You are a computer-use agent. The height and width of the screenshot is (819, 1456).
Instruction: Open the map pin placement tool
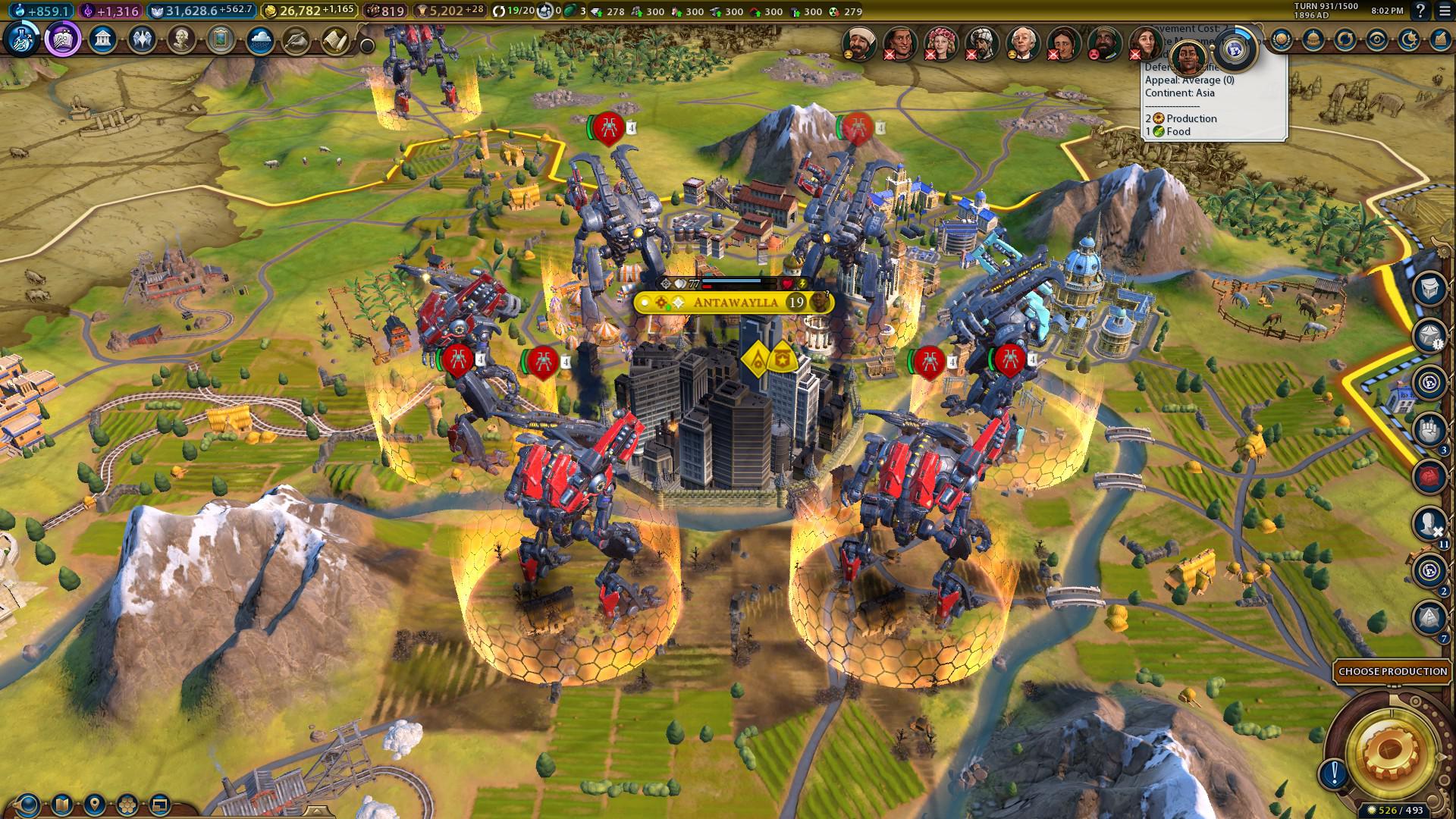point(95,804)
